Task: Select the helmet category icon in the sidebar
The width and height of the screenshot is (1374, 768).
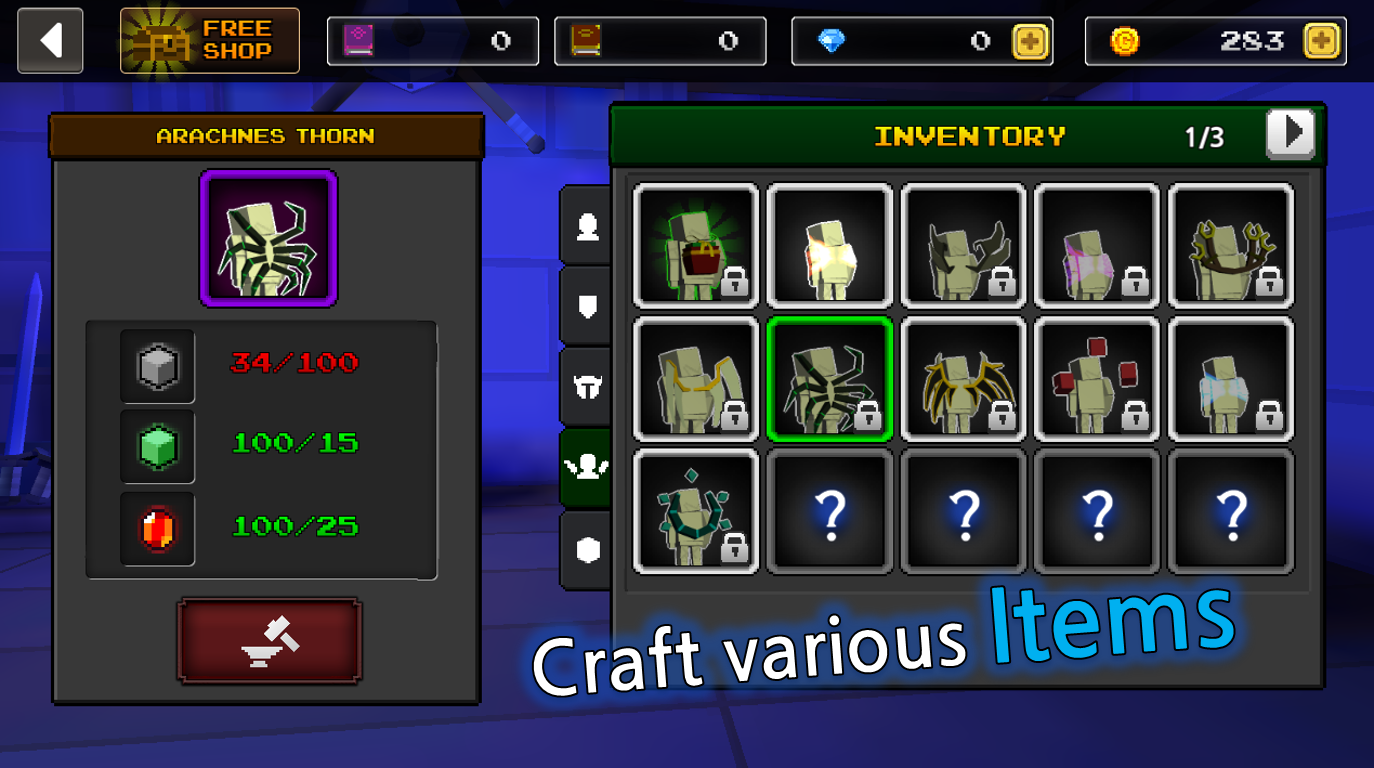Action: point(588,385)
